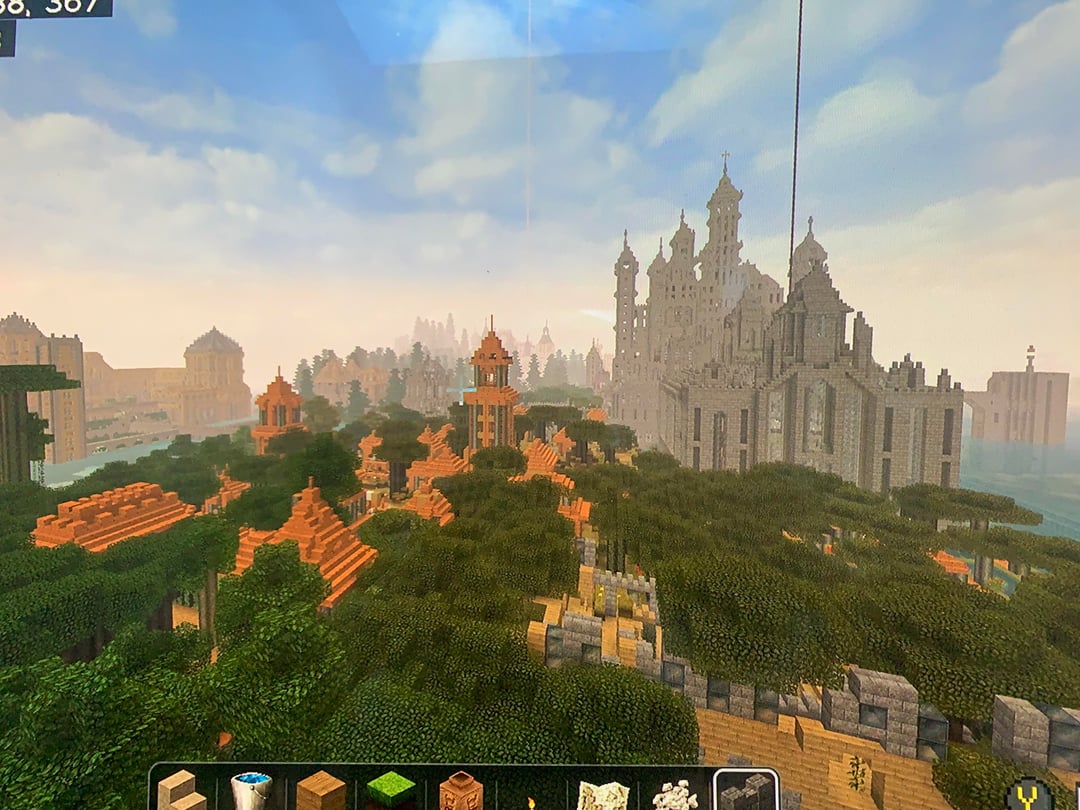Pick the grass block hotbar slot
This screenshot has width=1080, height=810.
tap(391, 791)
